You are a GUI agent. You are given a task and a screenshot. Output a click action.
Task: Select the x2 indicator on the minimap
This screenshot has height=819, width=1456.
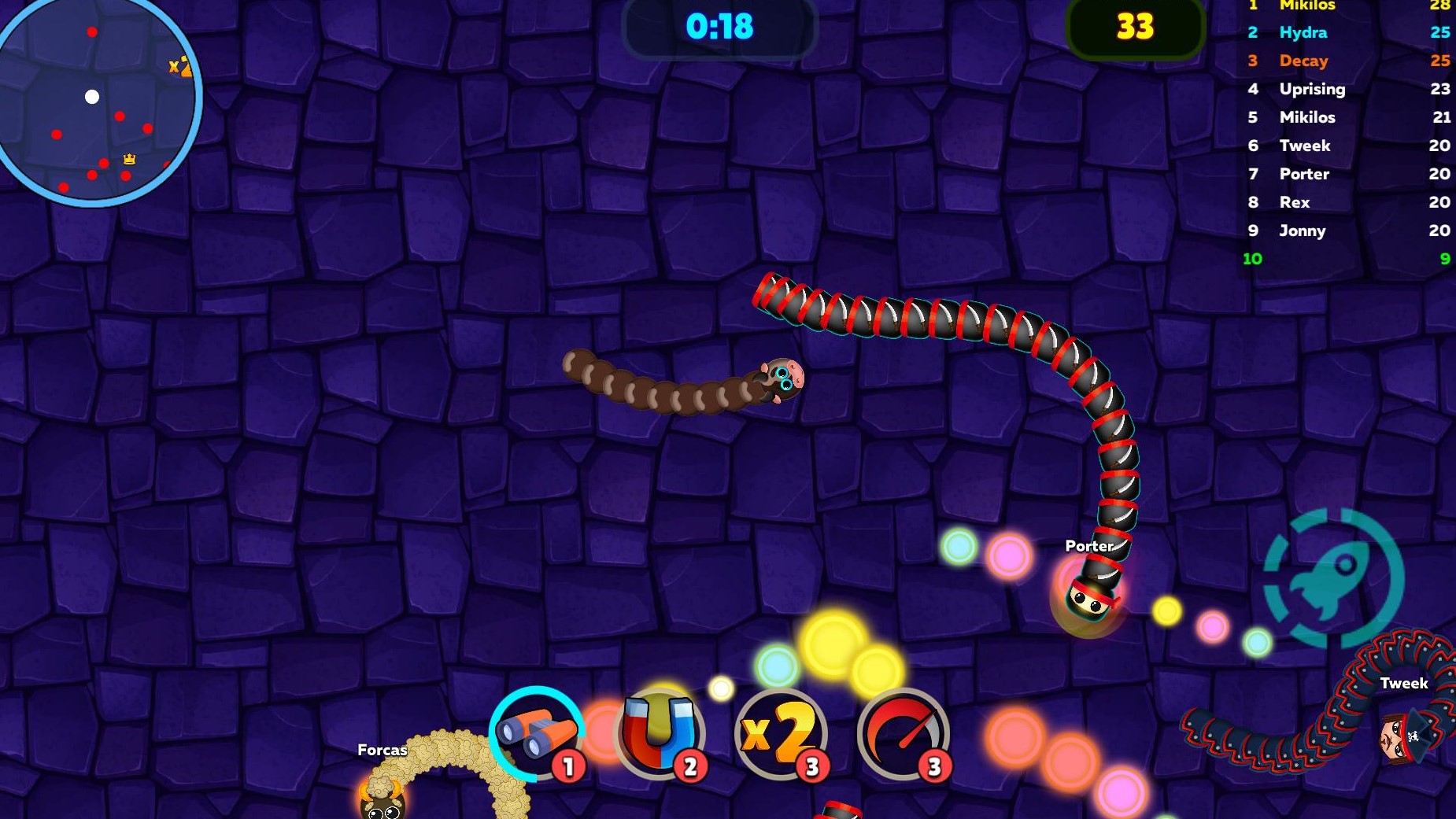pyautogui.click(x=178, y=67)
